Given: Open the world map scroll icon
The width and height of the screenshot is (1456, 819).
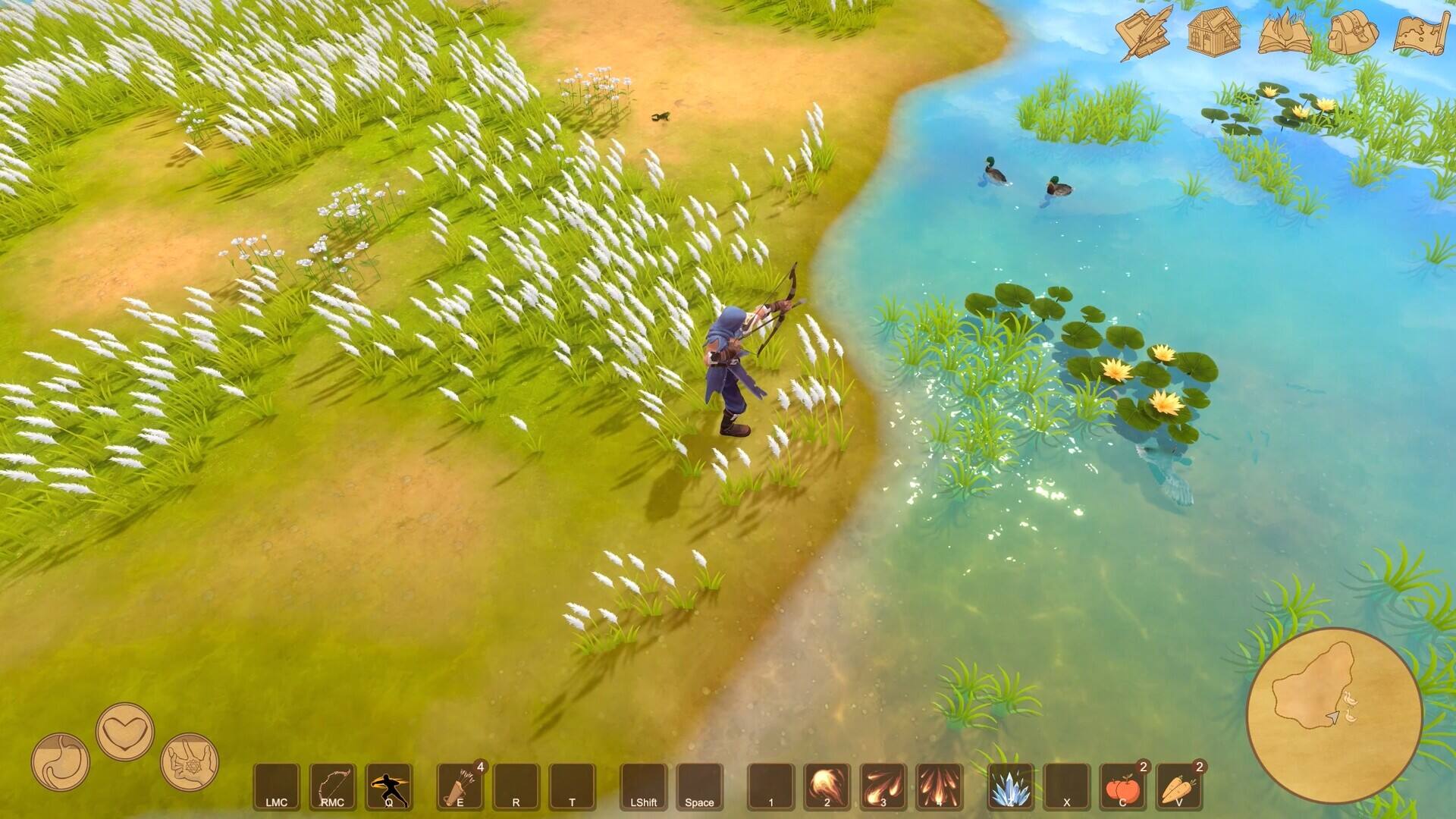Looking at the screenshot, I should pos(1422,32).
